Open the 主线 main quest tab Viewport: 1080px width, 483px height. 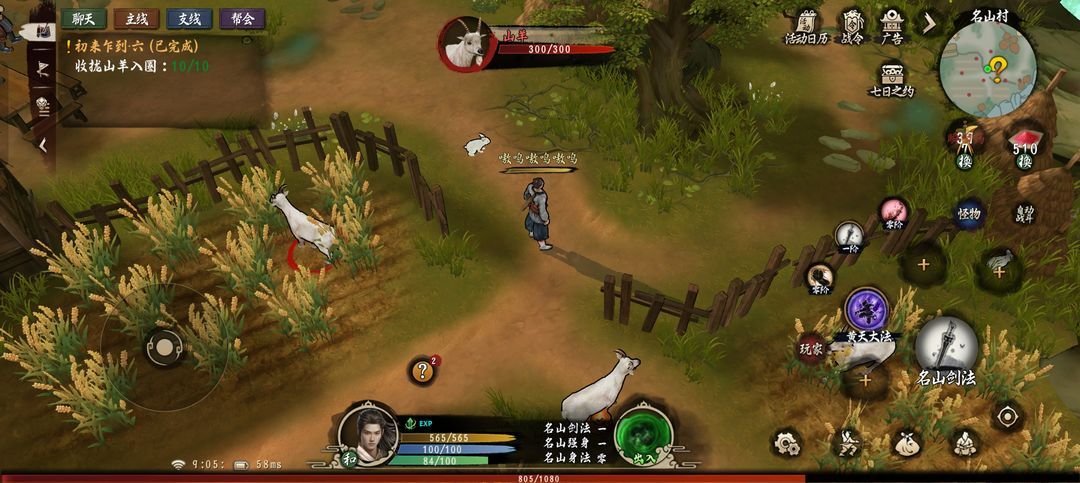[x=137, y=18]
